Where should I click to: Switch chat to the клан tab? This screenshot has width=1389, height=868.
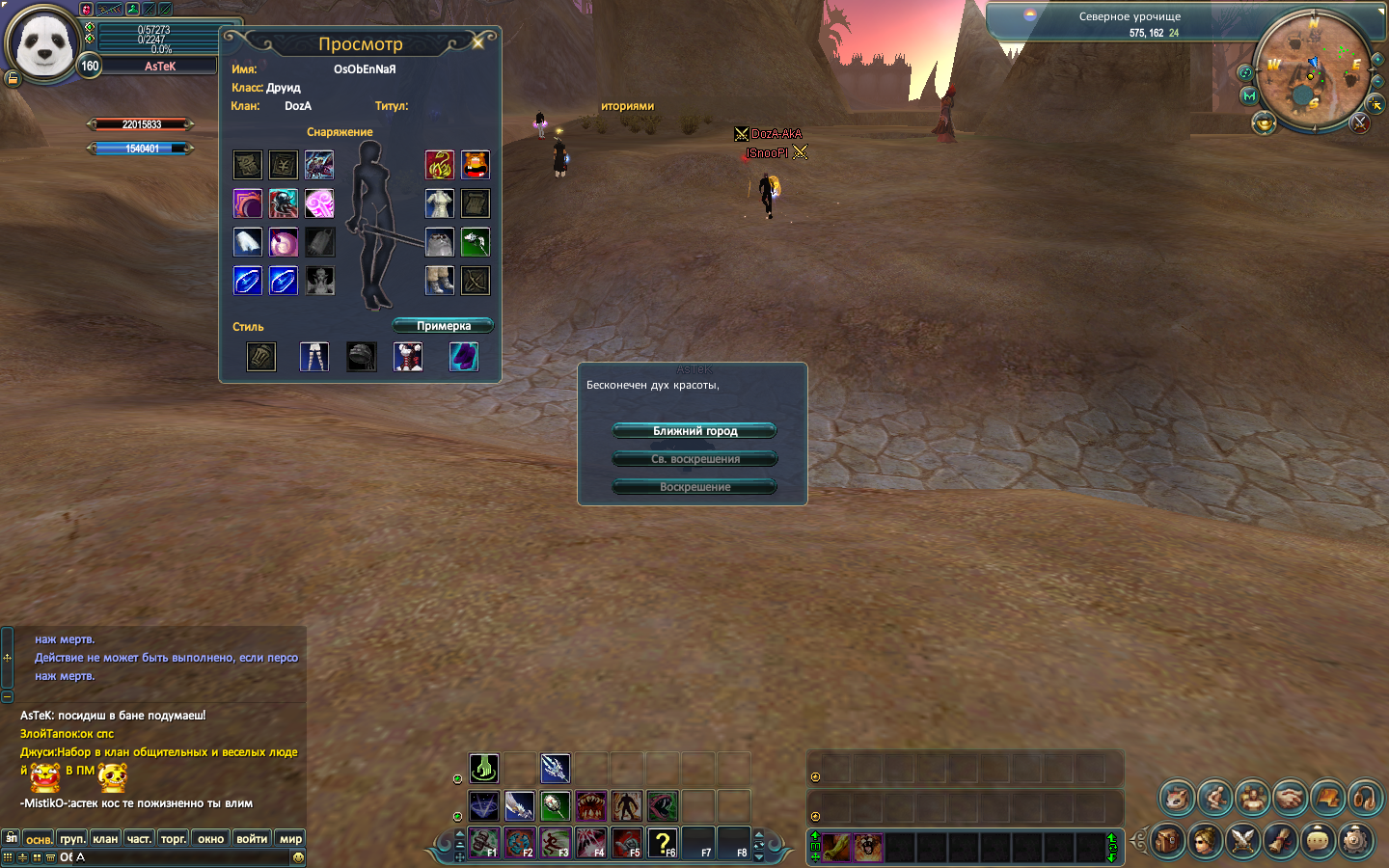point(105,839)
